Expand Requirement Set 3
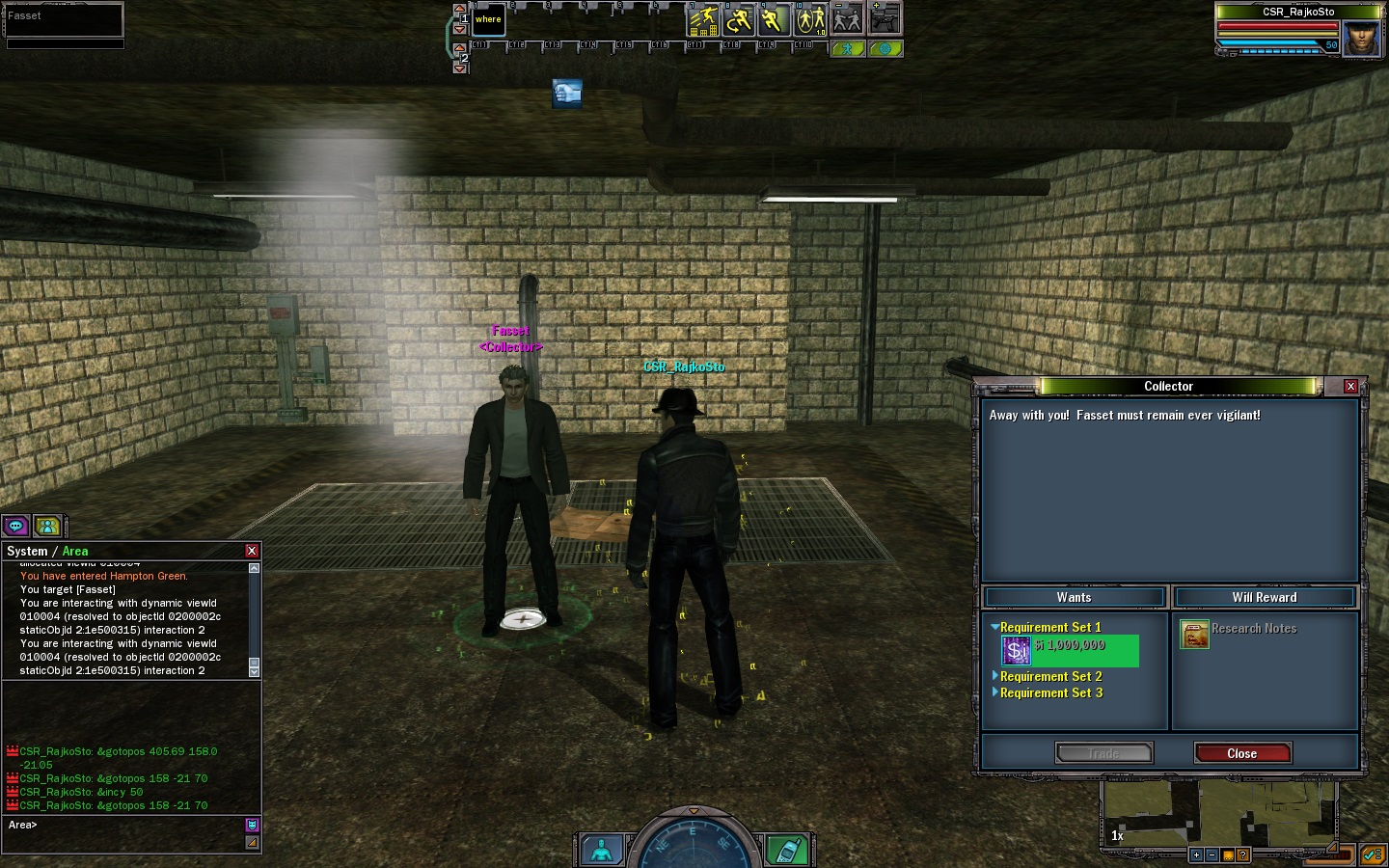 coord(1050,692)
